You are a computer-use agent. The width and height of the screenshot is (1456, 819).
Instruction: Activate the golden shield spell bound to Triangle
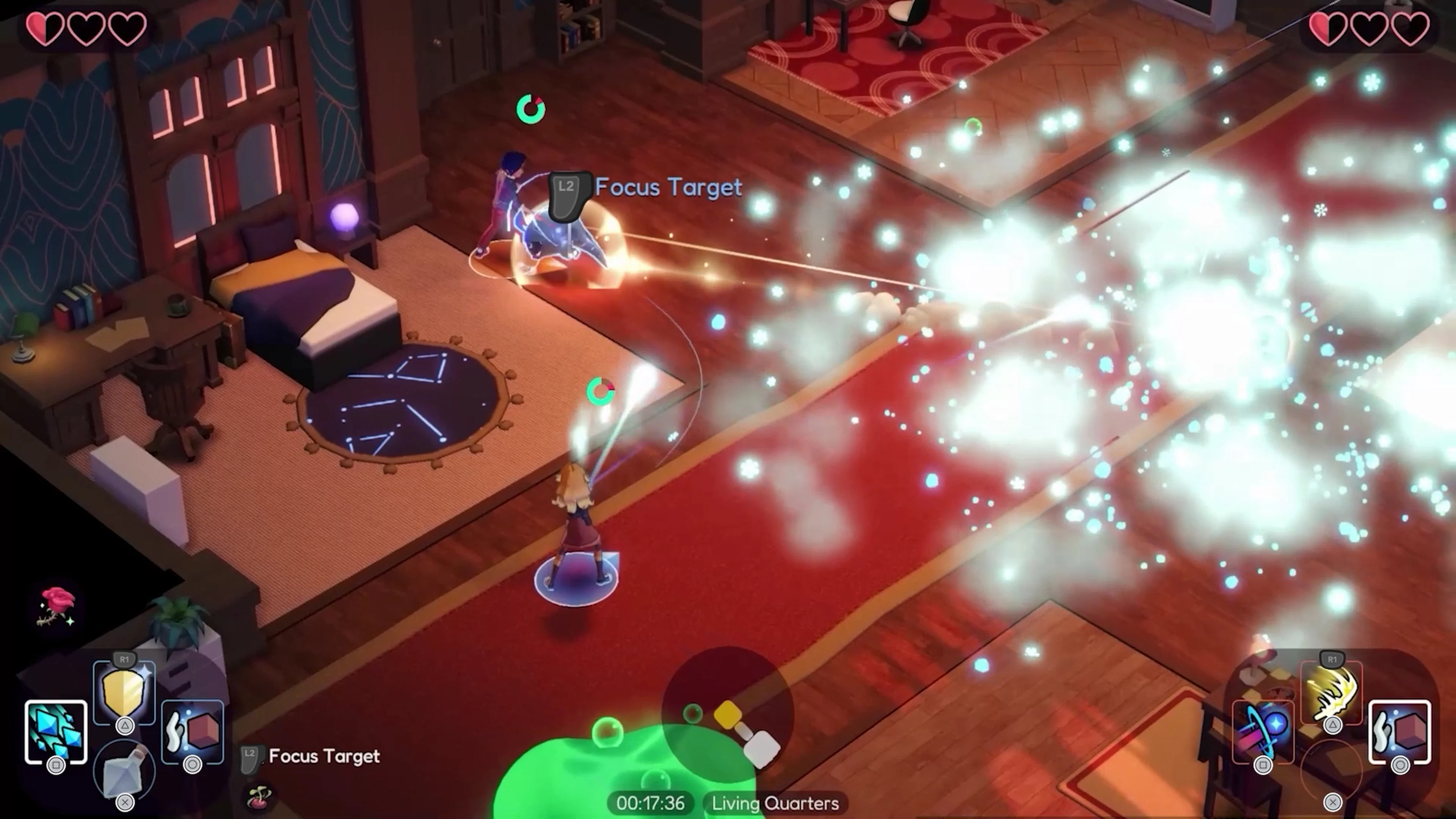(124, 691)
